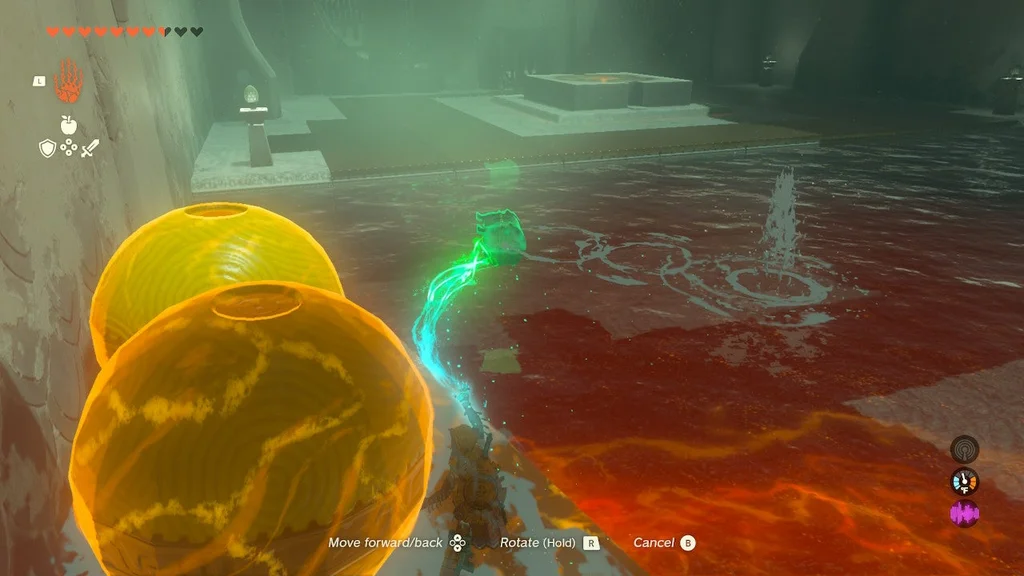Click the purple sound wave noise indicator

tap(964, 514)
